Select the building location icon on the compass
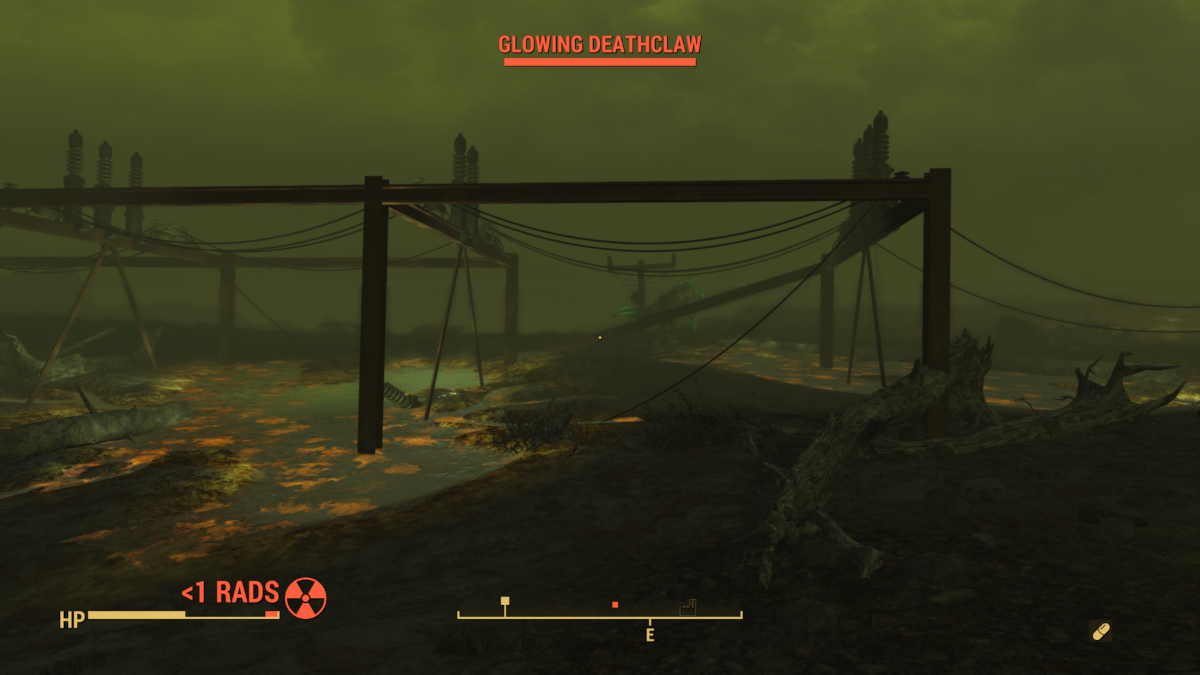 pos(687,607)
